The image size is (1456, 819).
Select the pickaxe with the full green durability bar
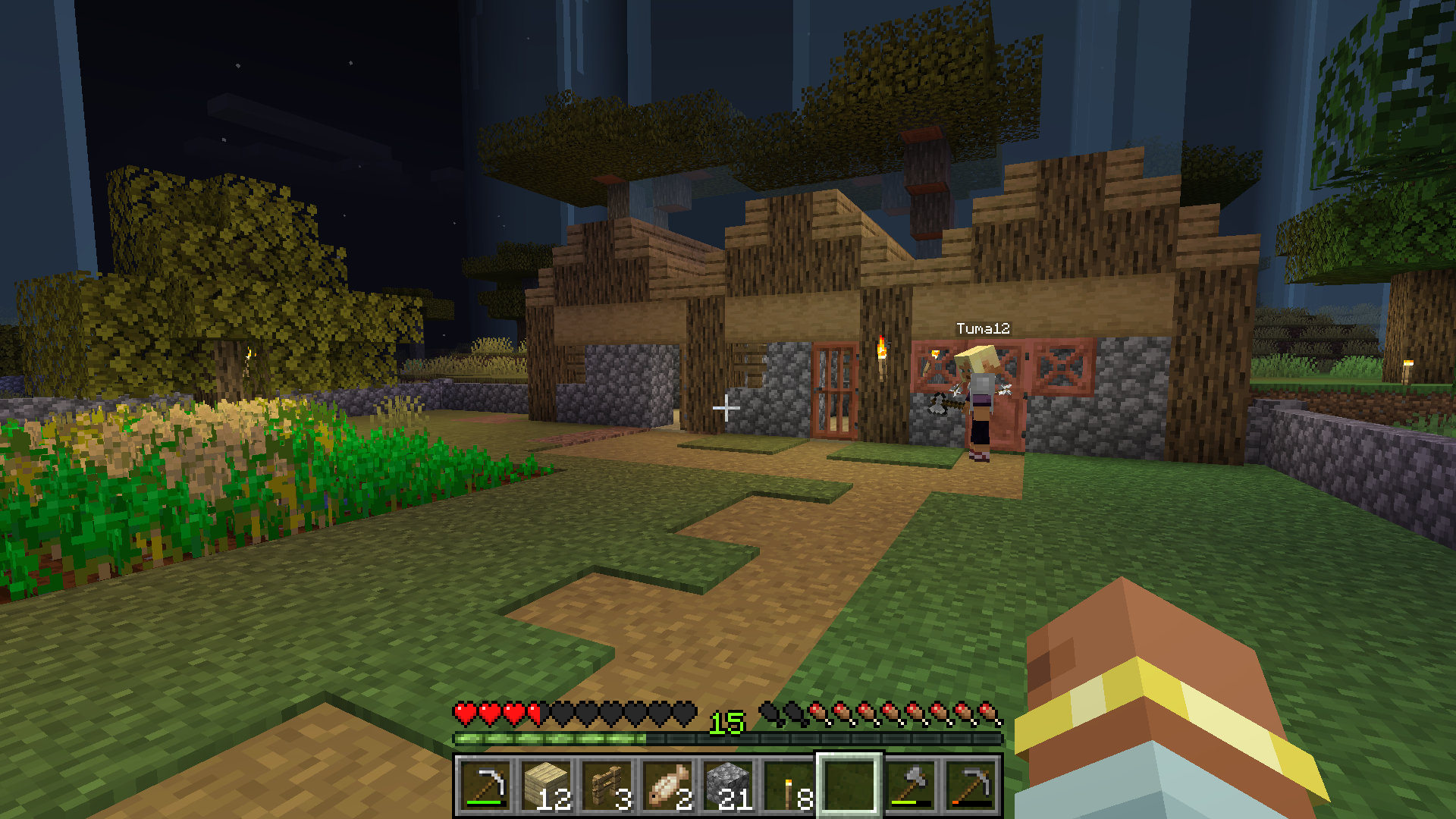485,785
